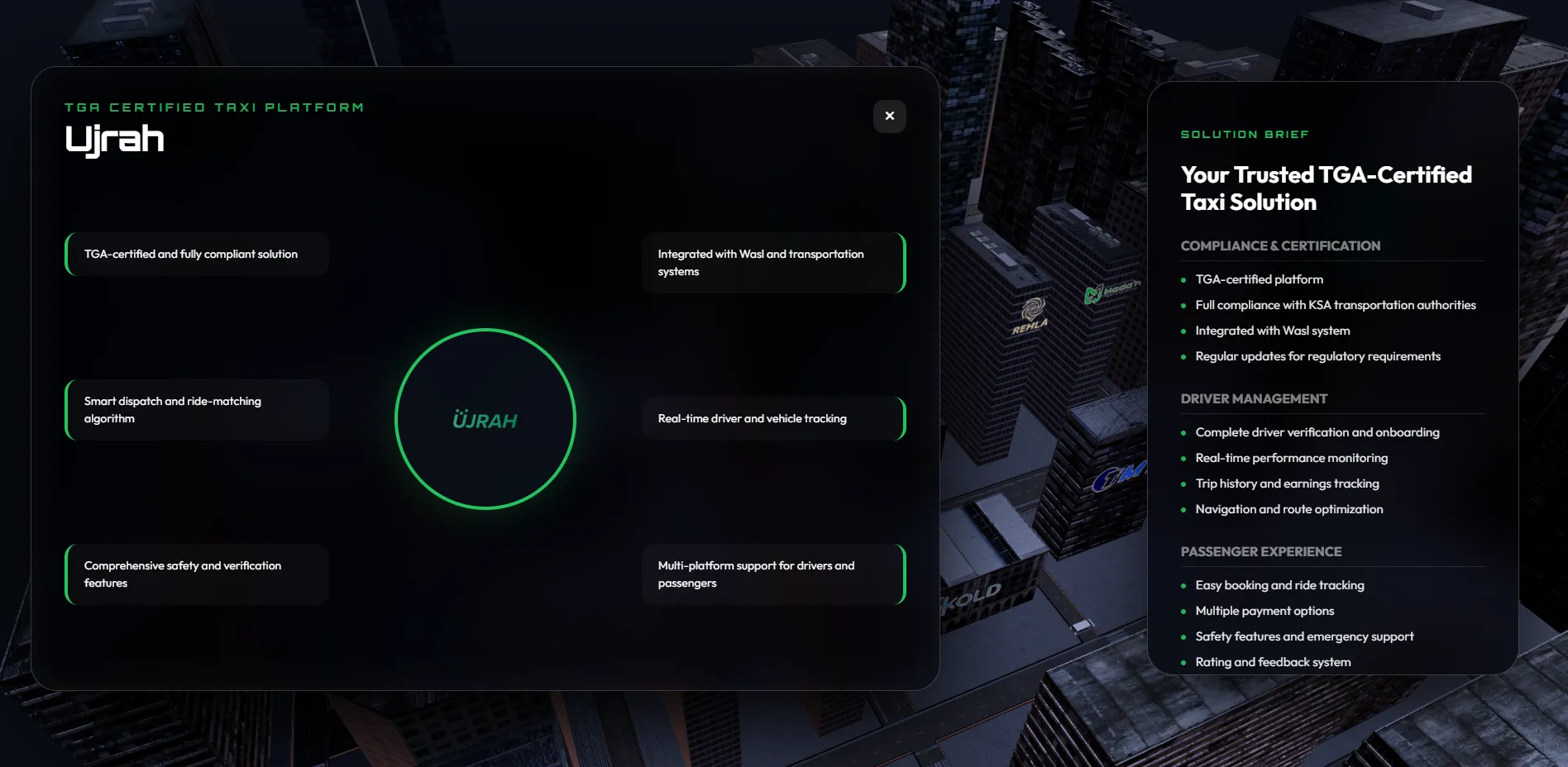
Task: Click the KOLD sign on the building
Action: [x=973, y=593]
